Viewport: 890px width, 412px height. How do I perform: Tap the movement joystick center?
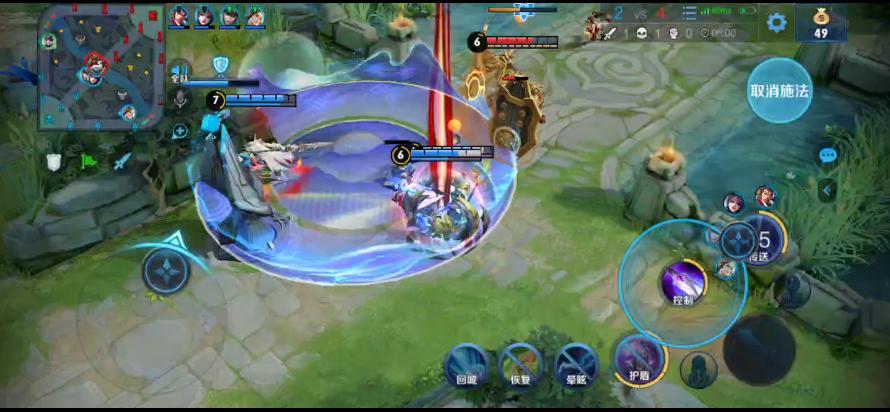click(x=165, y=271)
